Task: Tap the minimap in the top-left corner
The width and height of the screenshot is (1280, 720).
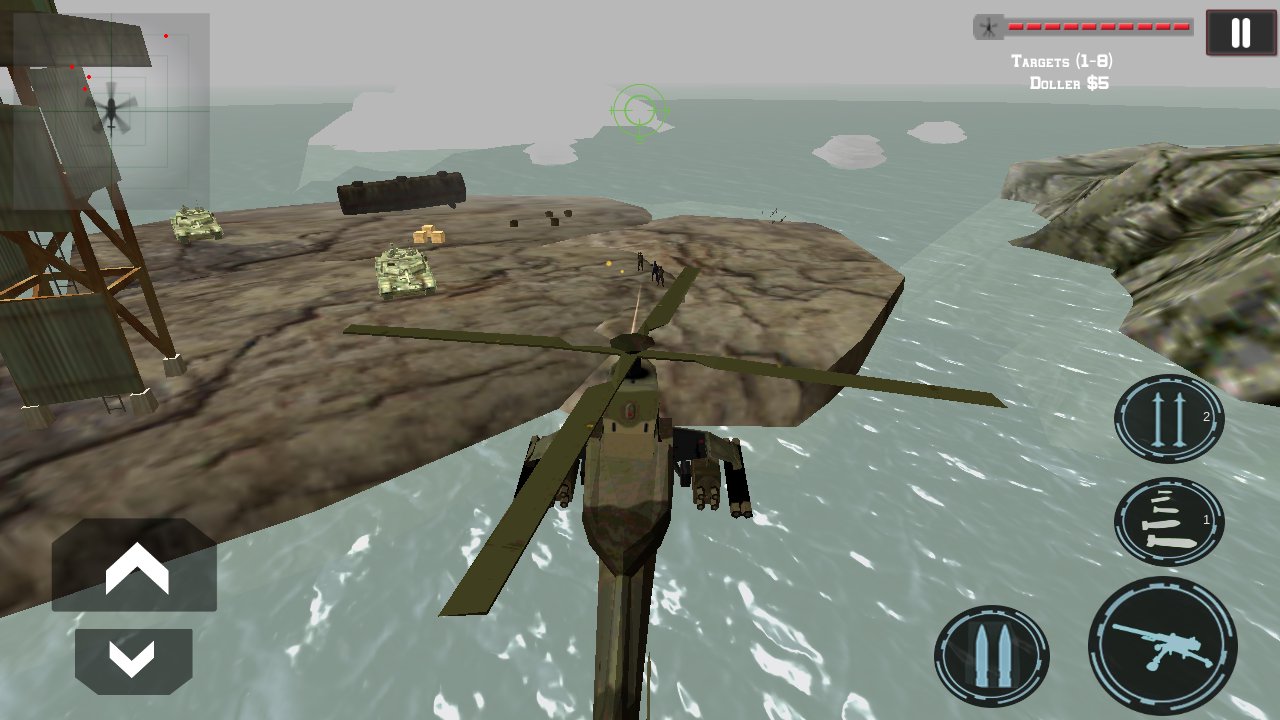Action: click(x=110, y=90)
